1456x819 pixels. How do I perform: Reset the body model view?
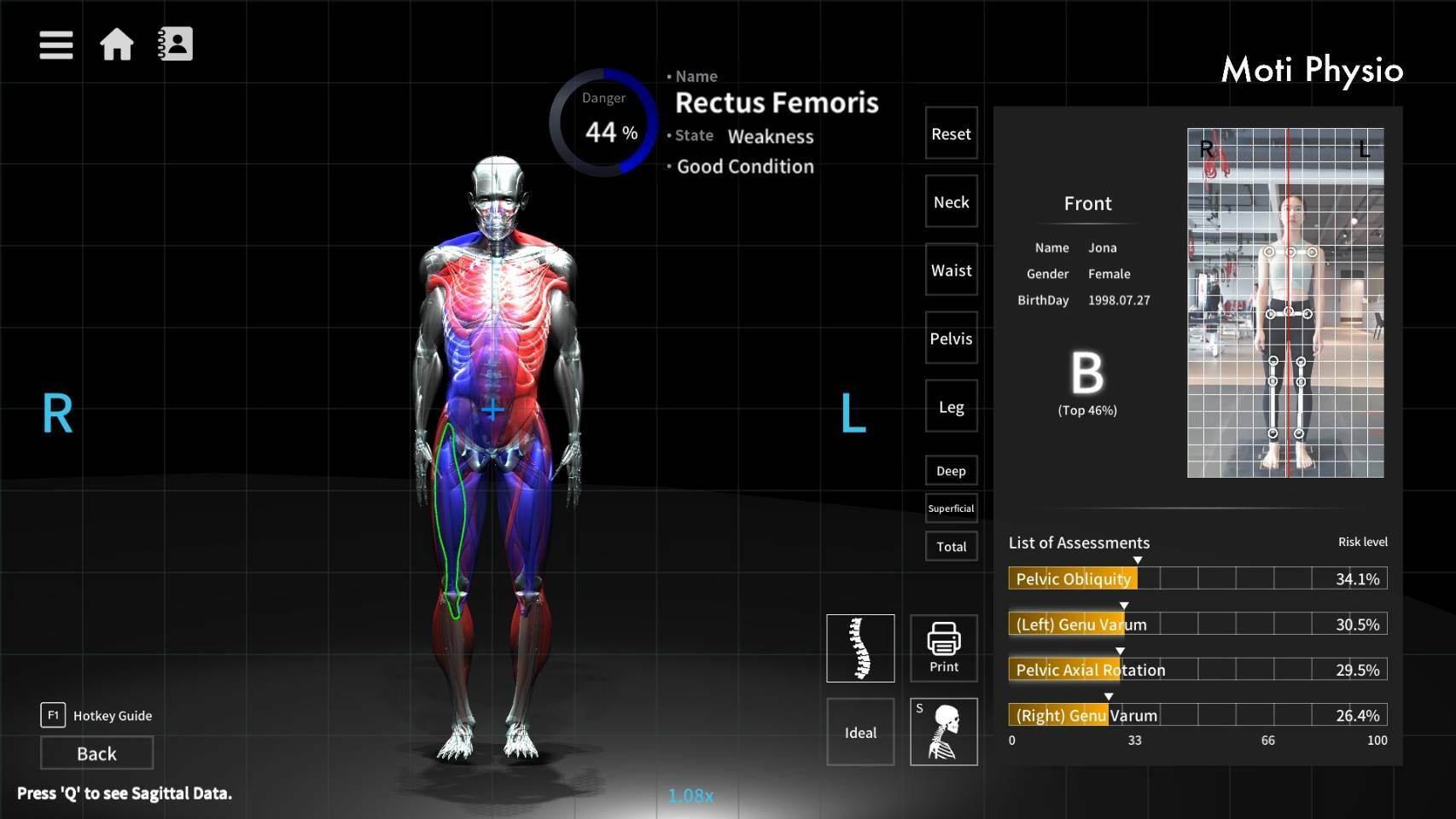coord(950,134)
